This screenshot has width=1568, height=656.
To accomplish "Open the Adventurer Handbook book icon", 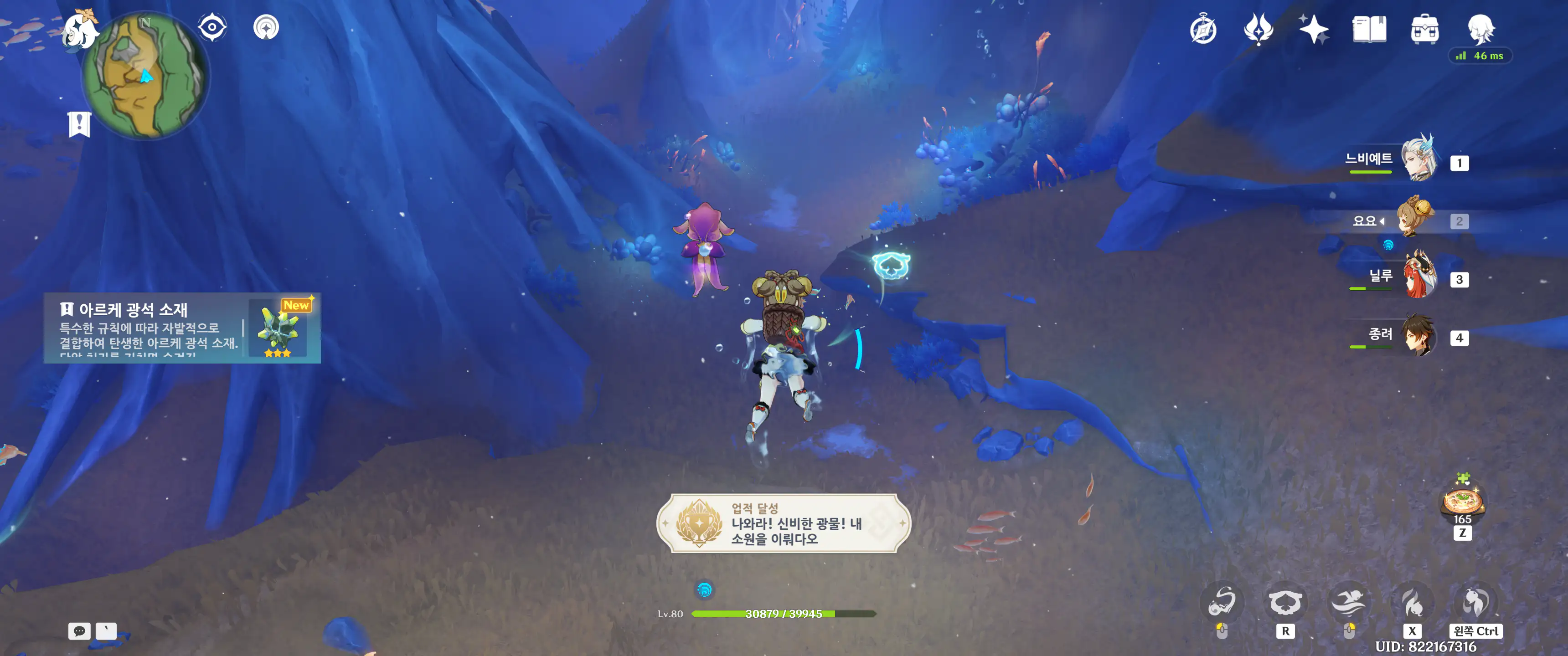I will 1369,29.
